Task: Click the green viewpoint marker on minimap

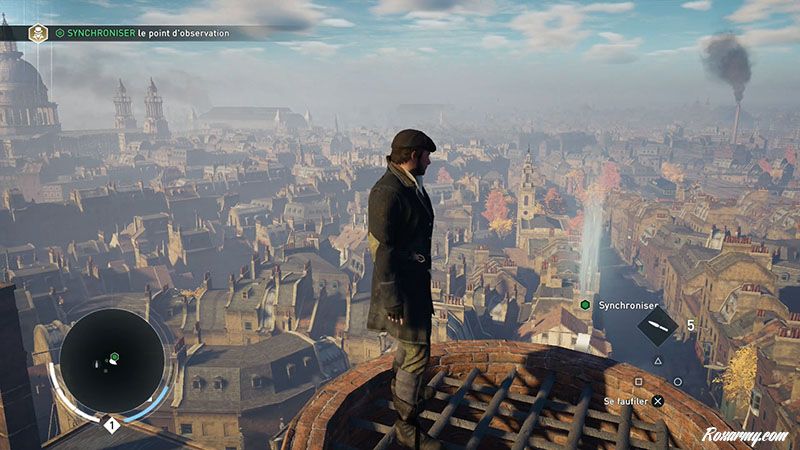Action: tap(115, 355)
